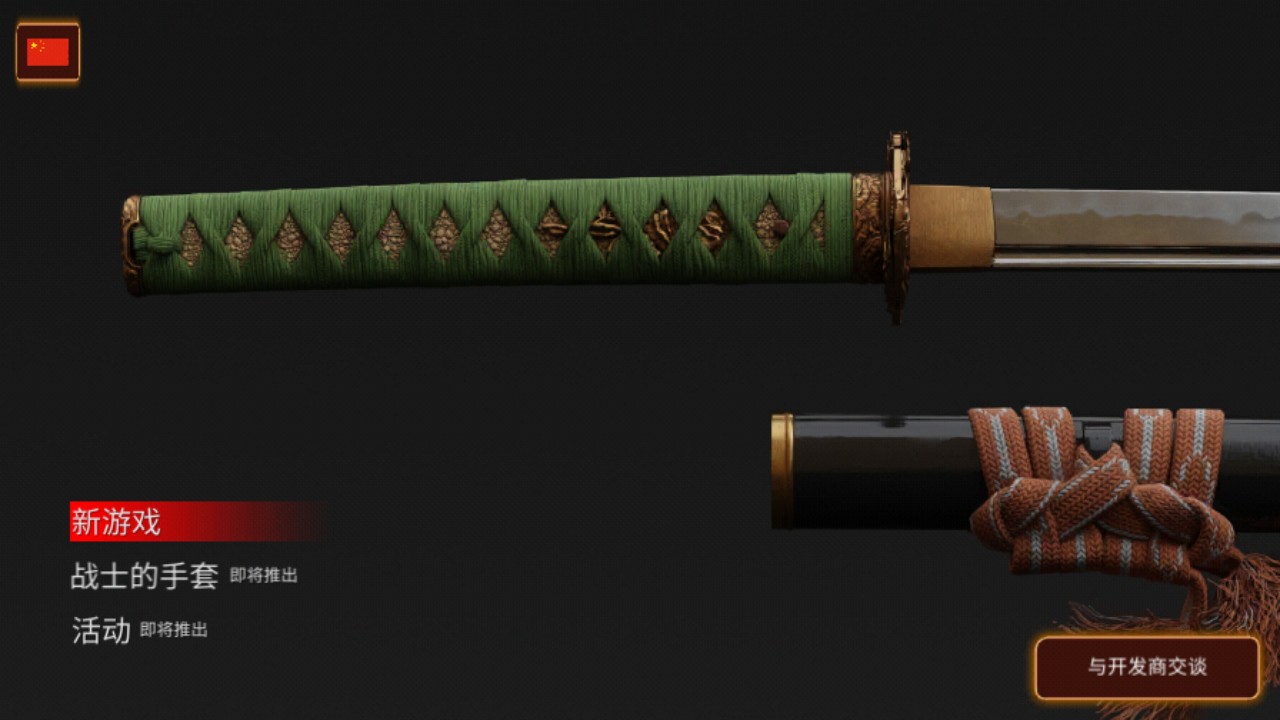Change language via the Chinese flag icon

48,52
